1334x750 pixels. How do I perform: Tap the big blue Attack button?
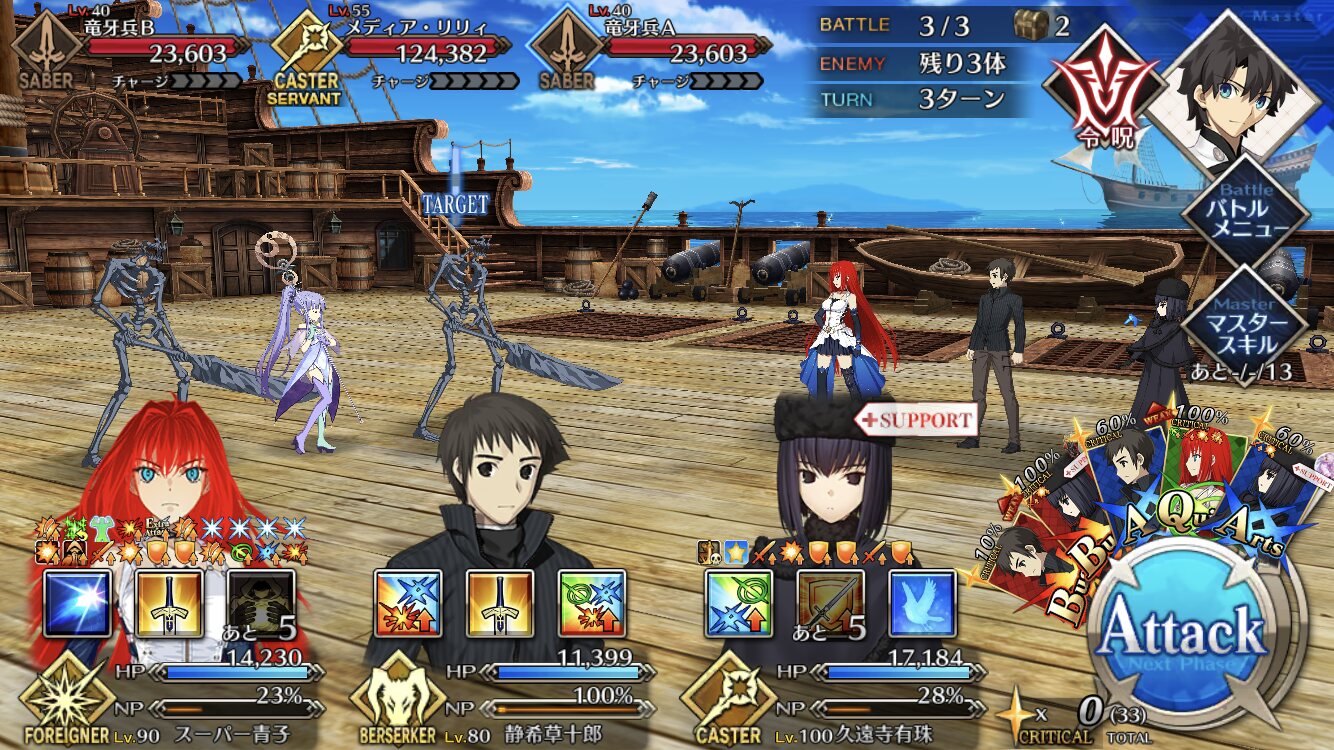click(1182, 630)
